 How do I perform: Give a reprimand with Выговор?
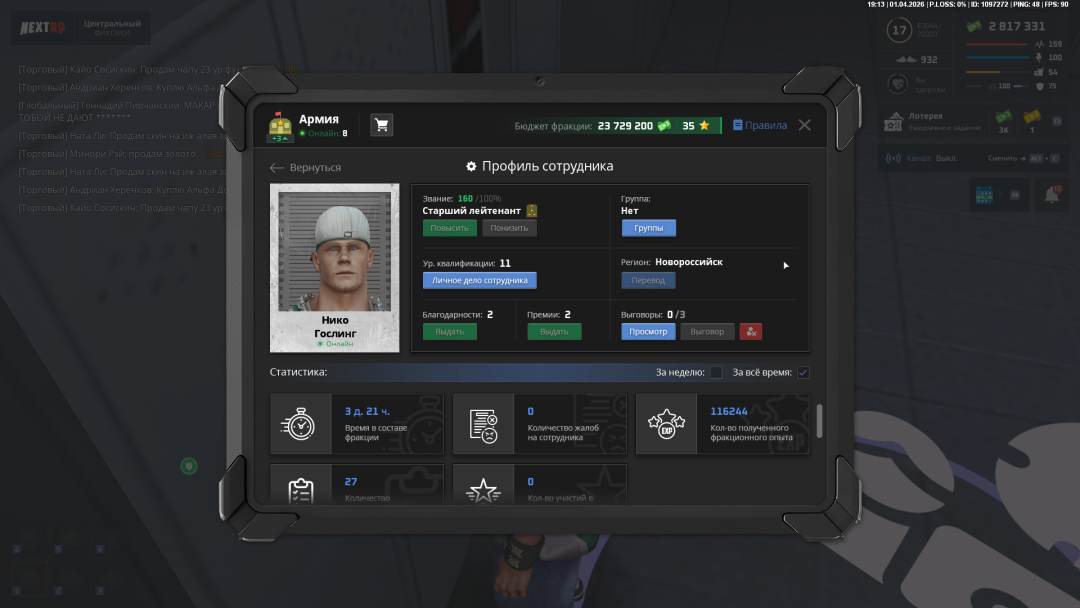pyautogui.click(x=707, y=331)
